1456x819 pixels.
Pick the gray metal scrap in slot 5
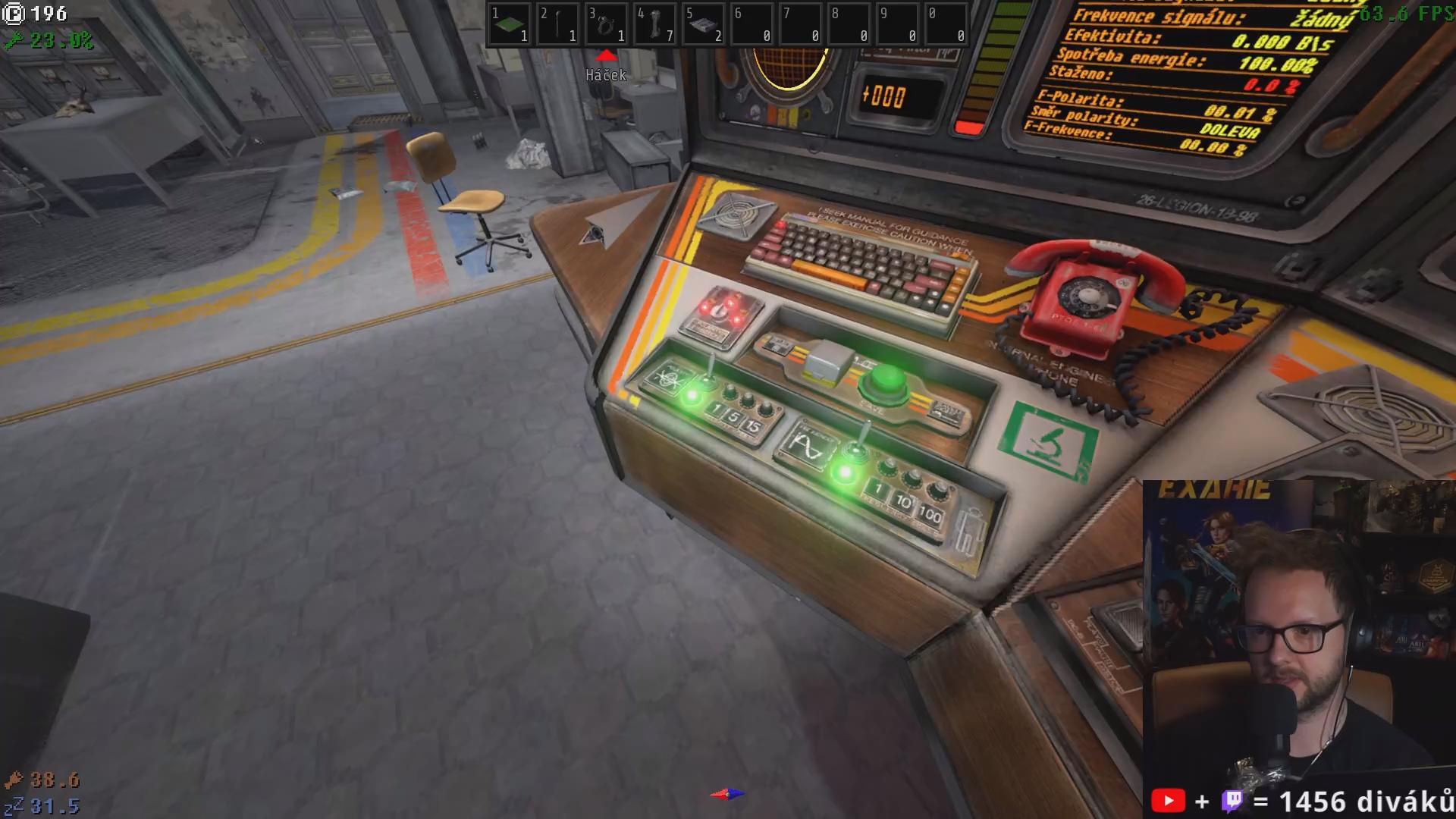click(x=703, y=25)
